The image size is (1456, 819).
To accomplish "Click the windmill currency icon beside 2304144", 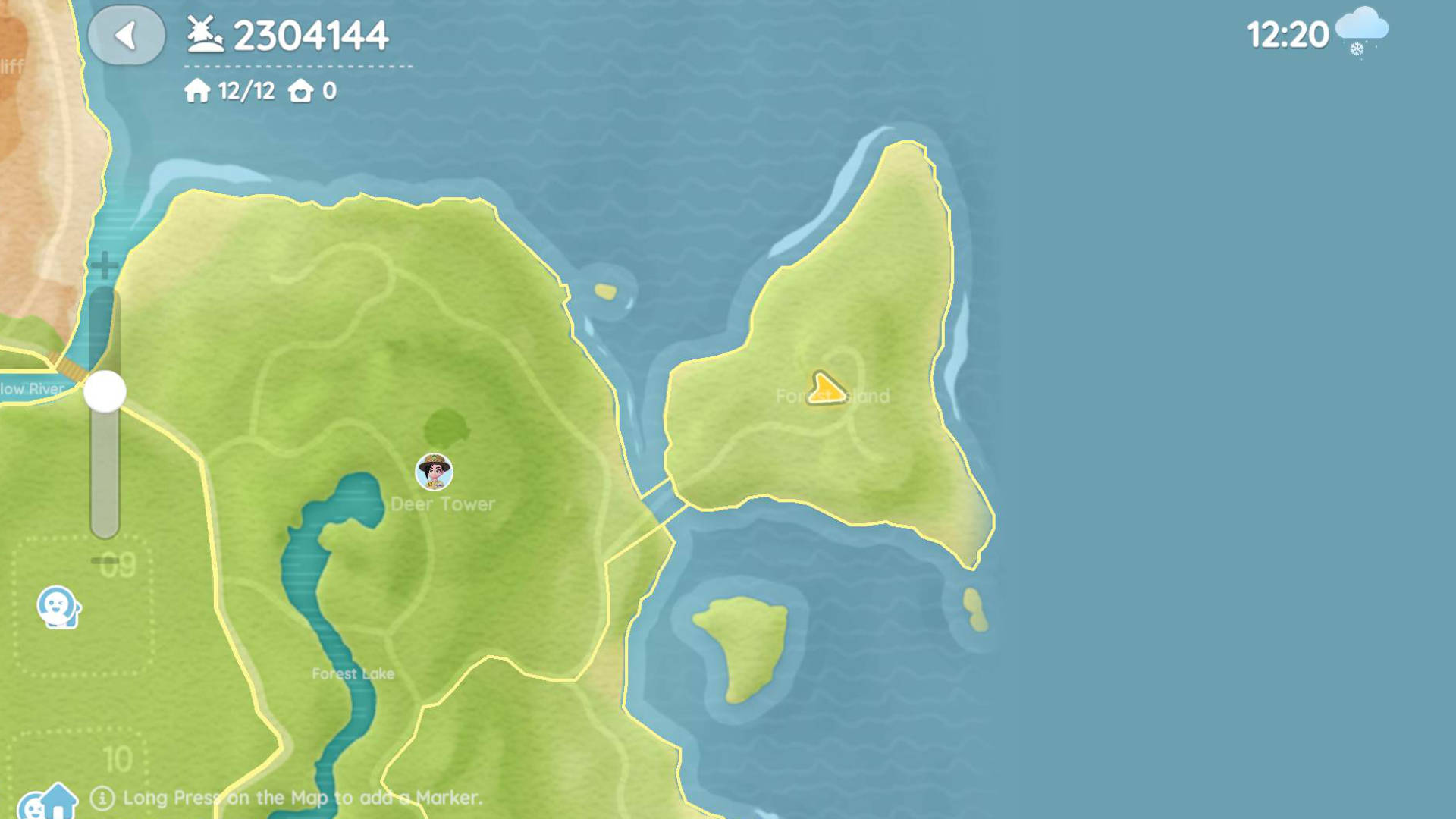I will [x=203, y=34].
